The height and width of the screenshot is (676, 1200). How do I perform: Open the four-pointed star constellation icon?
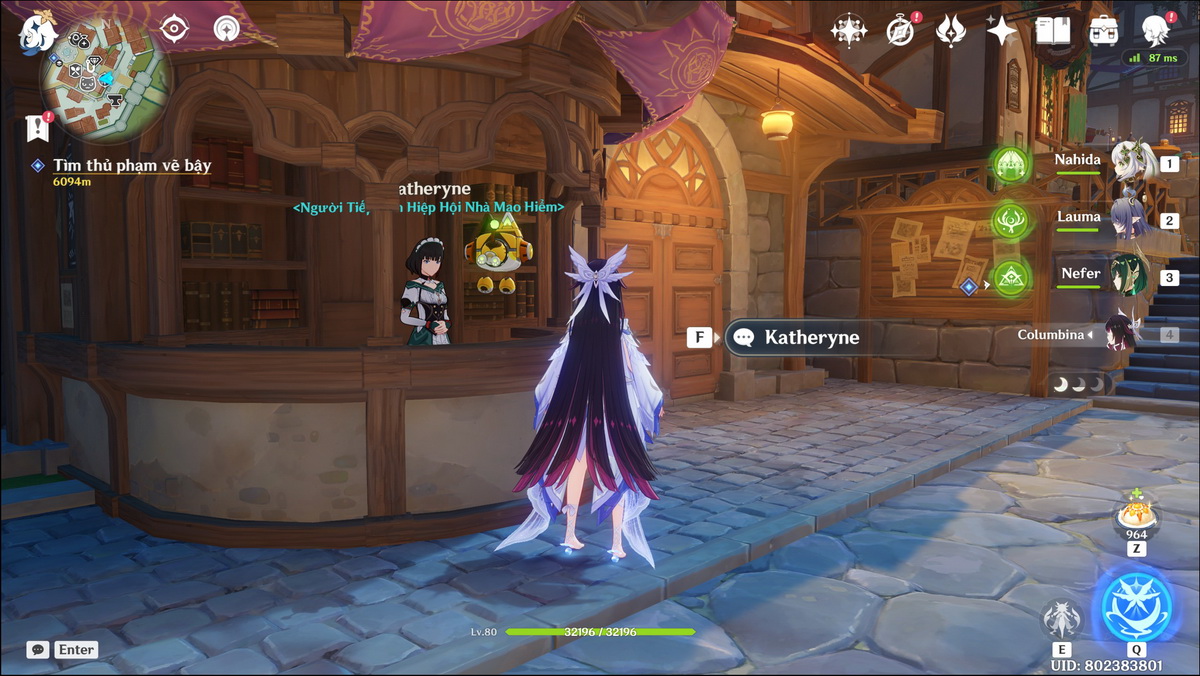849,30
